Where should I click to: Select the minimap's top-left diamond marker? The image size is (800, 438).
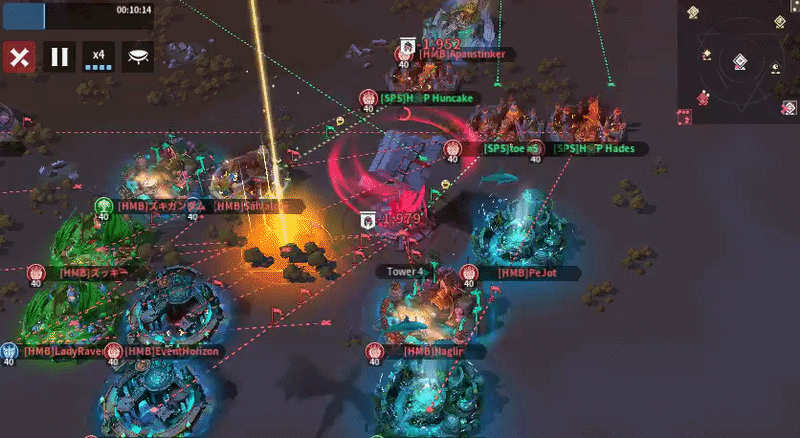pos(694,12)
